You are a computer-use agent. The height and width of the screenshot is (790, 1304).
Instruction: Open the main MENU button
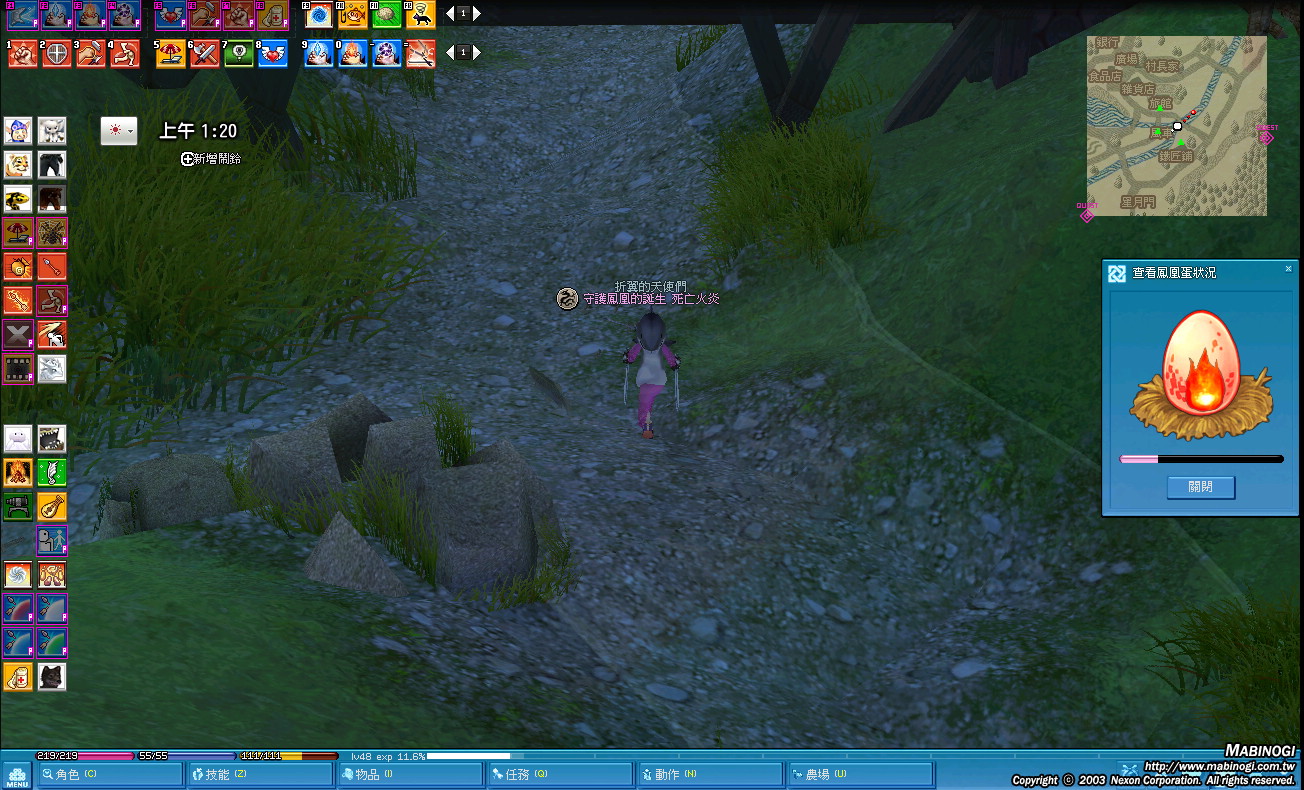coord(16,775)
